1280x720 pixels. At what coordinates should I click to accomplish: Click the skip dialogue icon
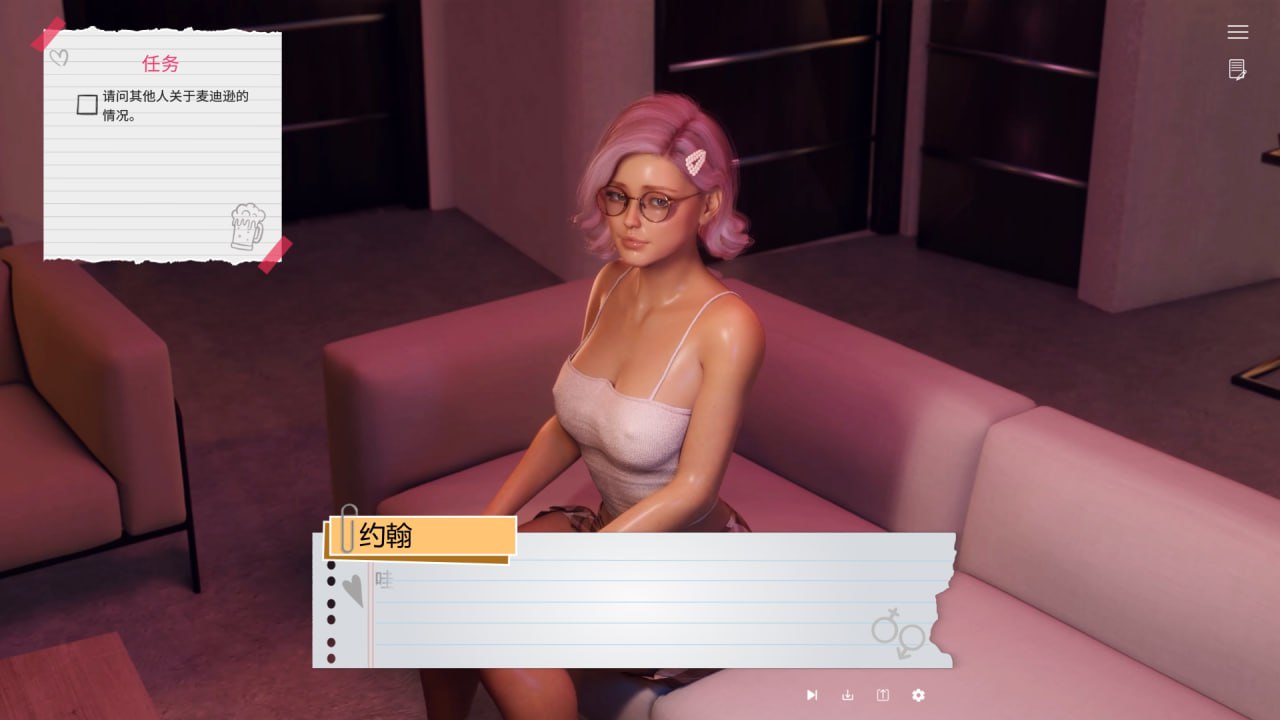812,695
